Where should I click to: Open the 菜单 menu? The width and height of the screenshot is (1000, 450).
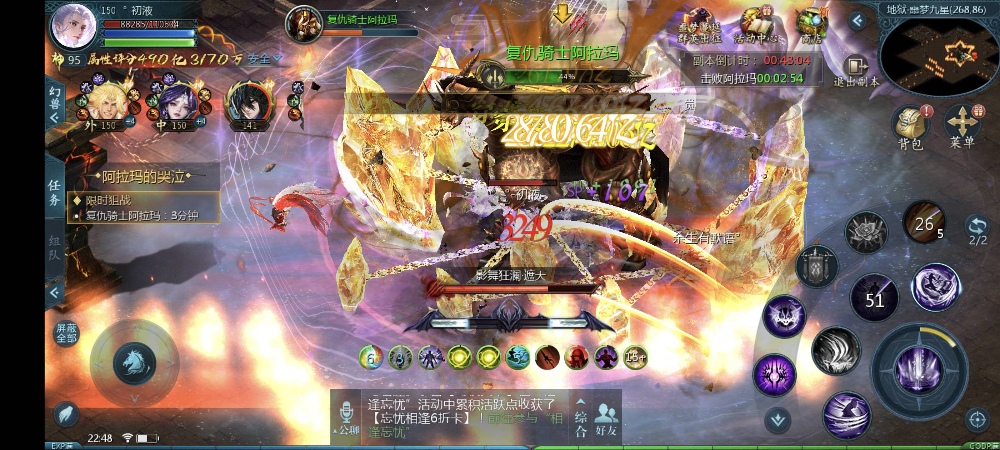962,126
